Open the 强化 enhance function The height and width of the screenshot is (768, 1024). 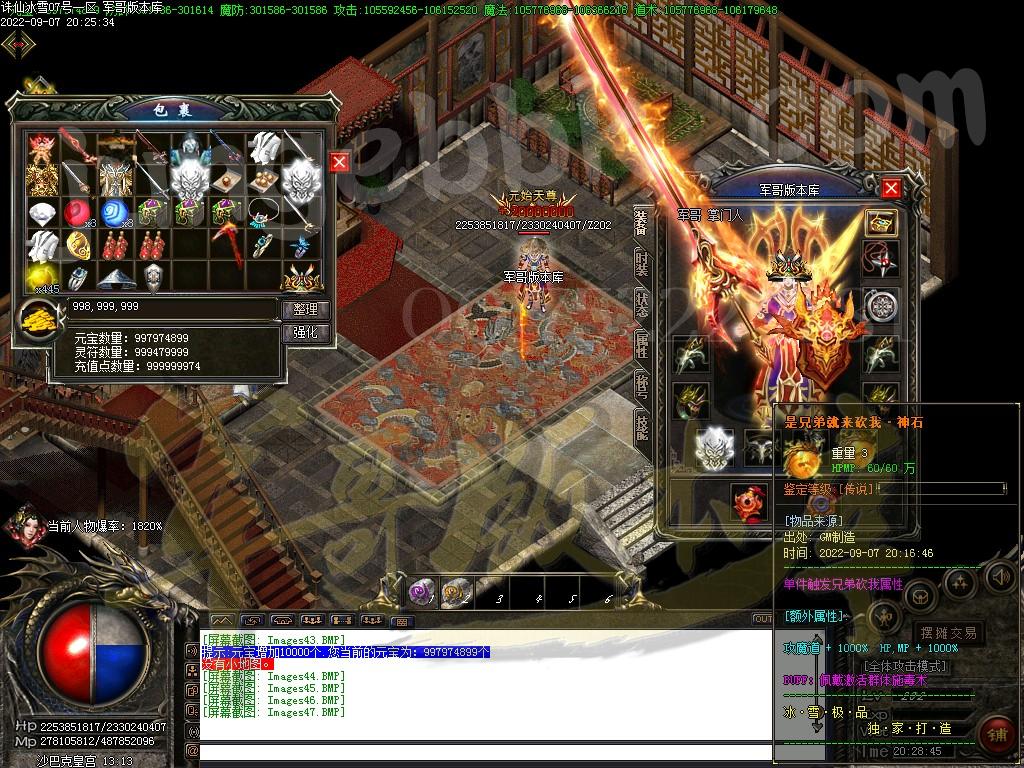coord(305,332)
